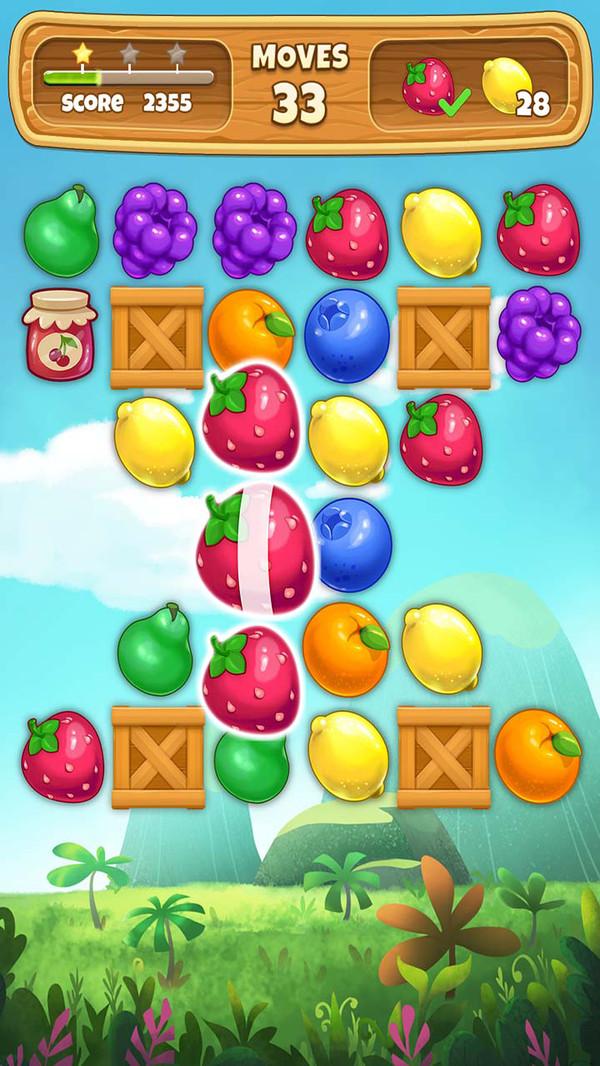
Task: Choose the green pear beside the purple grapes
Action: point(60,232)
